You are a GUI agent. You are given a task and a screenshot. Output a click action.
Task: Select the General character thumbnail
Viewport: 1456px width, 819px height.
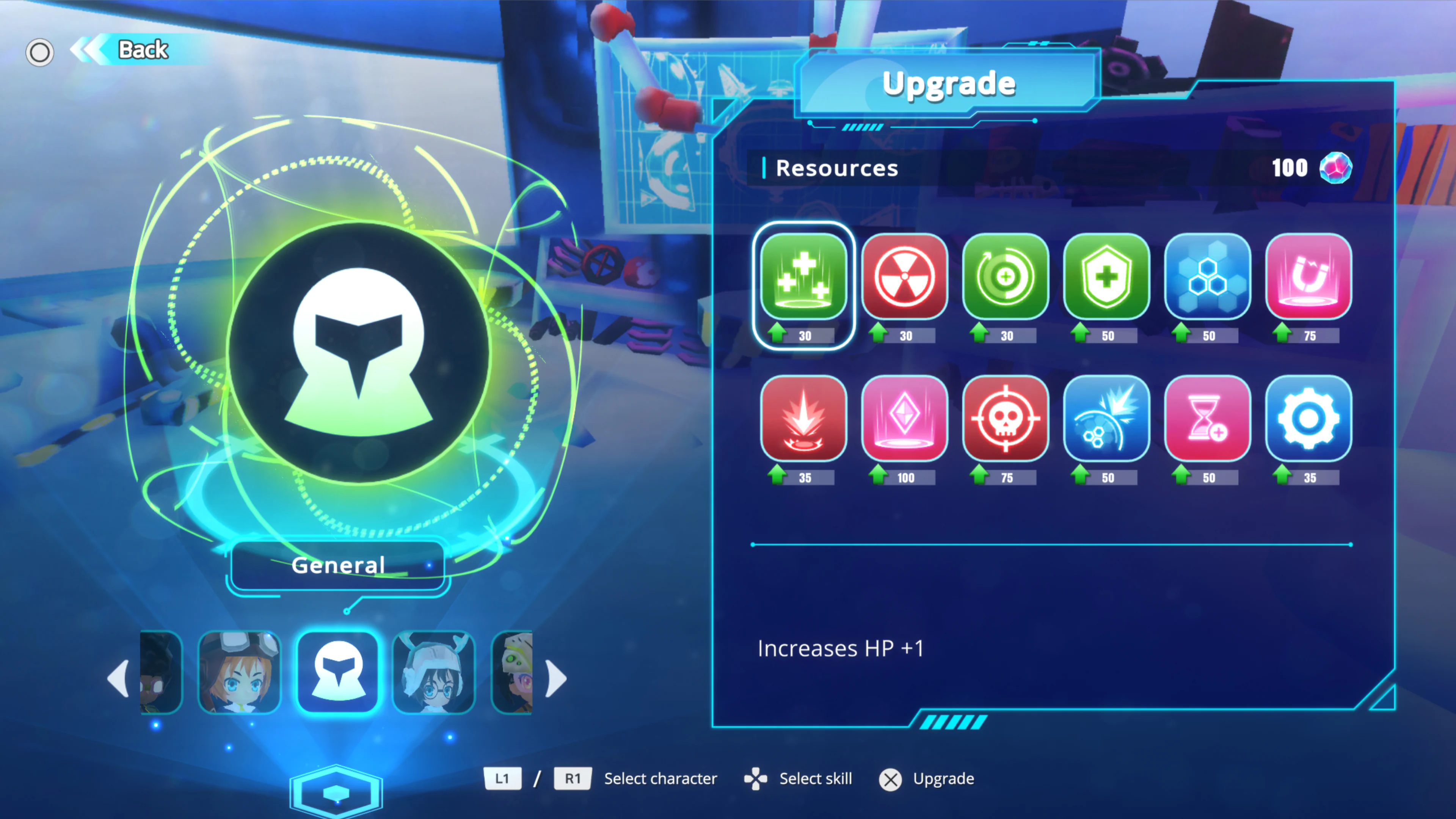pos(337,673)
